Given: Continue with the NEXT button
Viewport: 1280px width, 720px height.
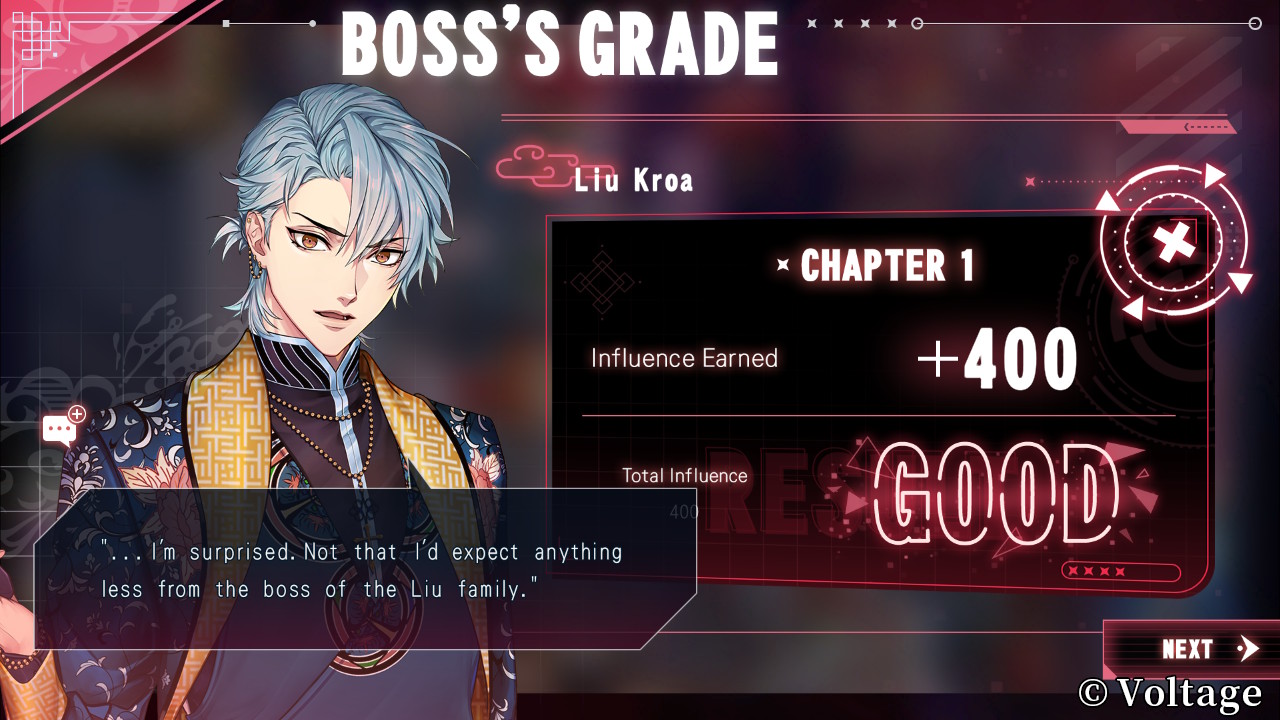Looking at the screenshot, I should tap(1196, 649).
